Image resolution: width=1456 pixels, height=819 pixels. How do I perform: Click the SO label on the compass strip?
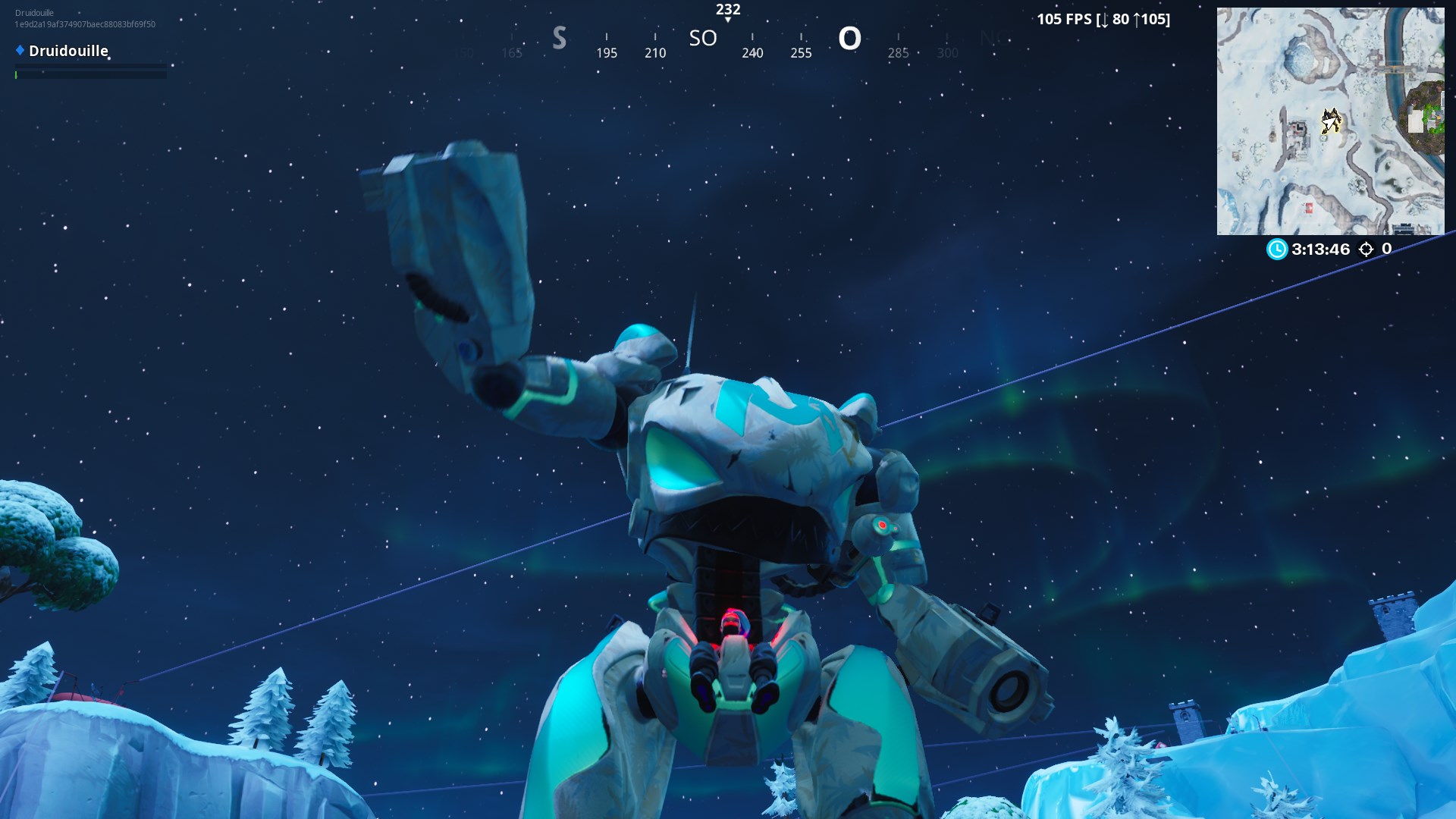[x=702, y=38]
